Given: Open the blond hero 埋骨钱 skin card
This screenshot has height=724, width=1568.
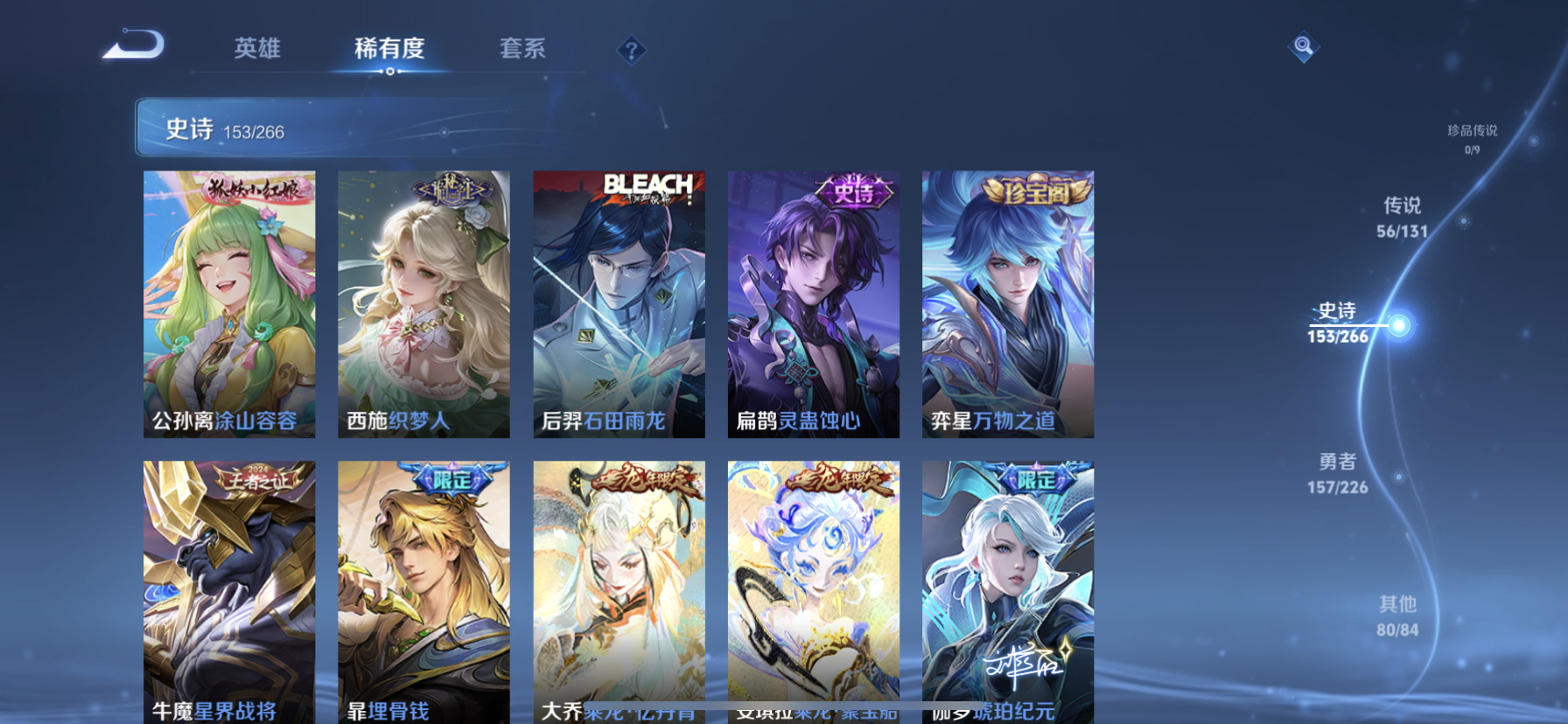Looking at the screenshot, I should [x=423, y=591].
